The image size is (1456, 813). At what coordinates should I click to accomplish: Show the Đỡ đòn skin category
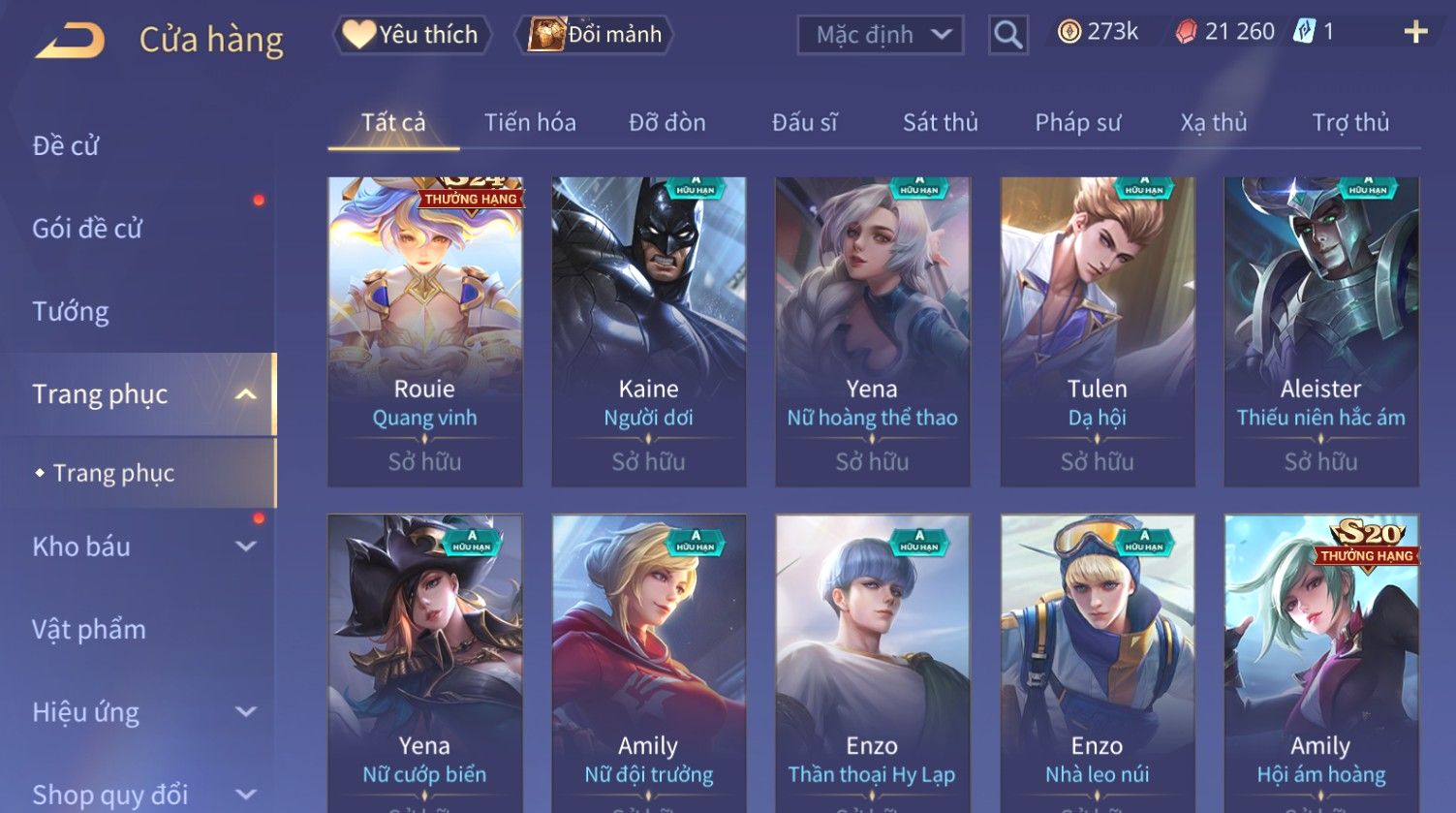(x=666, y=123)
